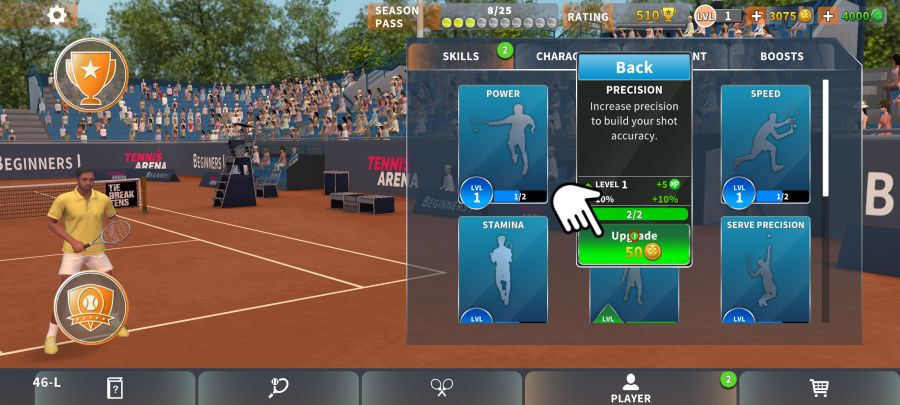Viewport: 900px width, 405px height.
Task: Click the trophy star badge
Action: (90, 73)
